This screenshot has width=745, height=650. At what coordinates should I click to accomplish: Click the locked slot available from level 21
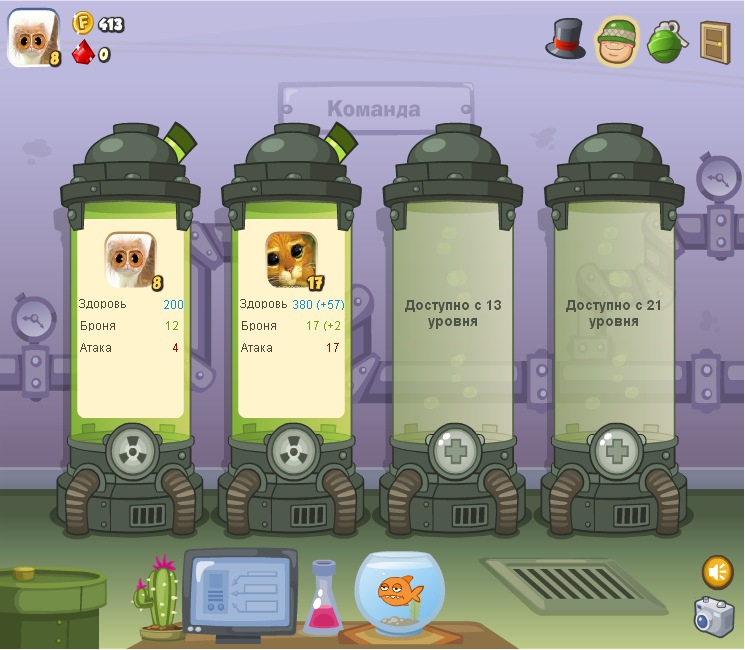614,313
